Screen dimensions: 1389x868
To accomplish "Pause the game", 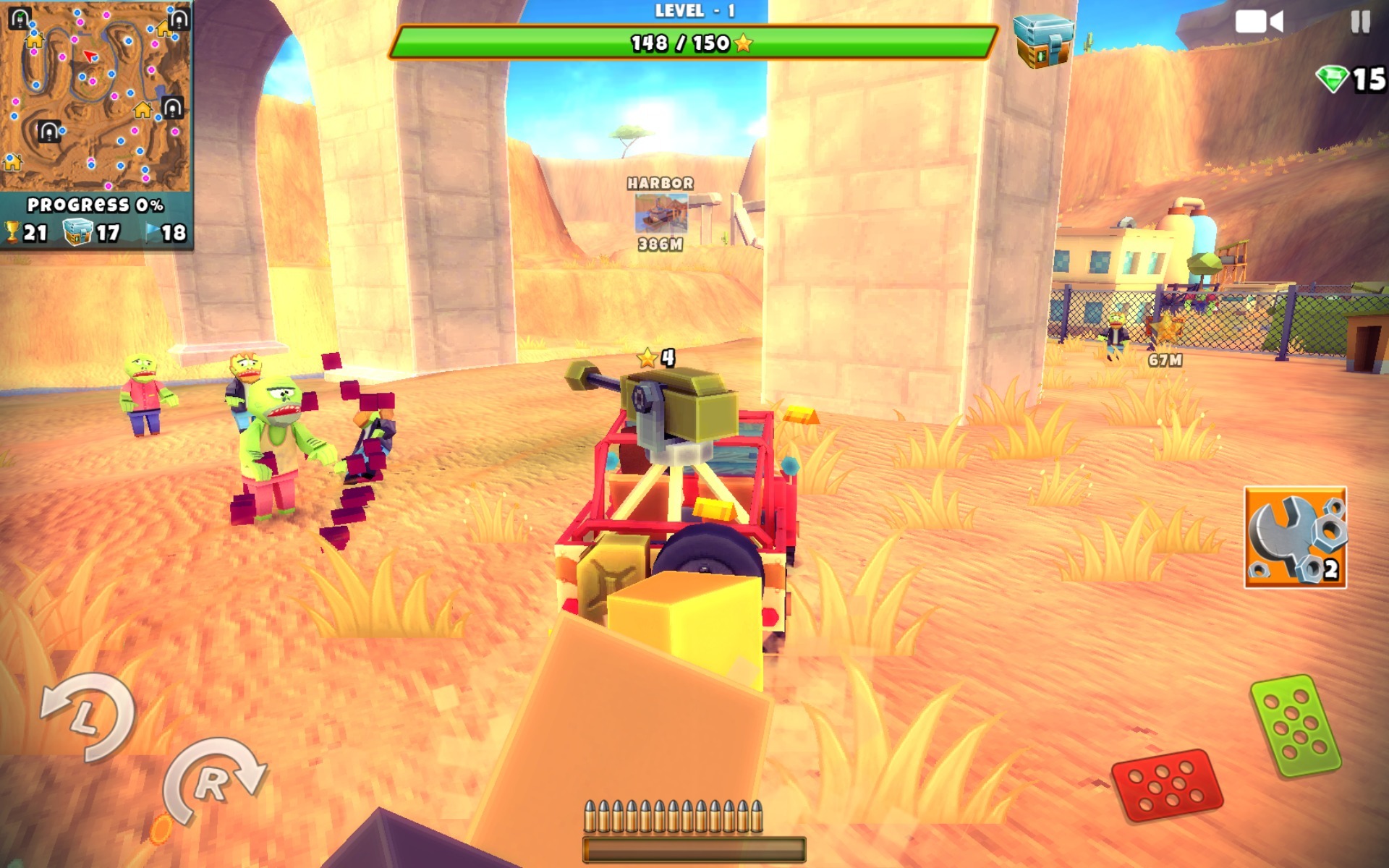I will 1360,22.
